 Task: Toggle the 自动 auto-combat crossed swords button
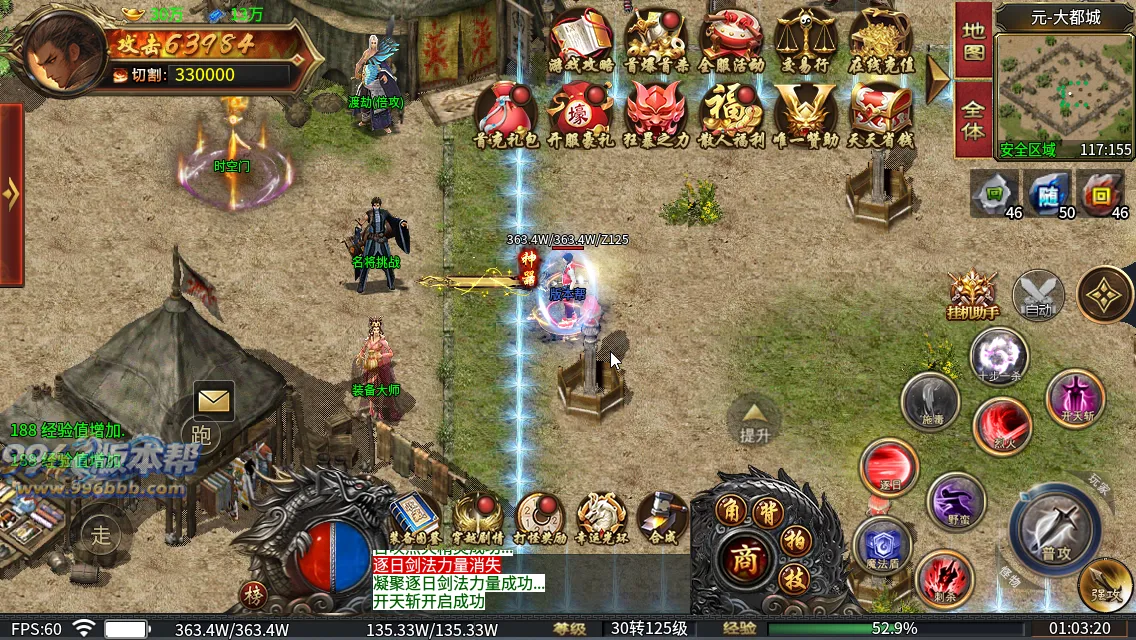tap(1038, 295)
